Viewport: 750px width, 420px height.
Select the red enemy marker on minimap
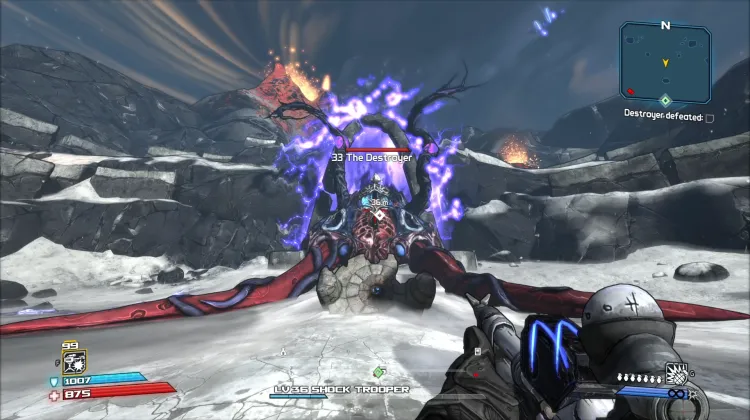pos(630,91)
